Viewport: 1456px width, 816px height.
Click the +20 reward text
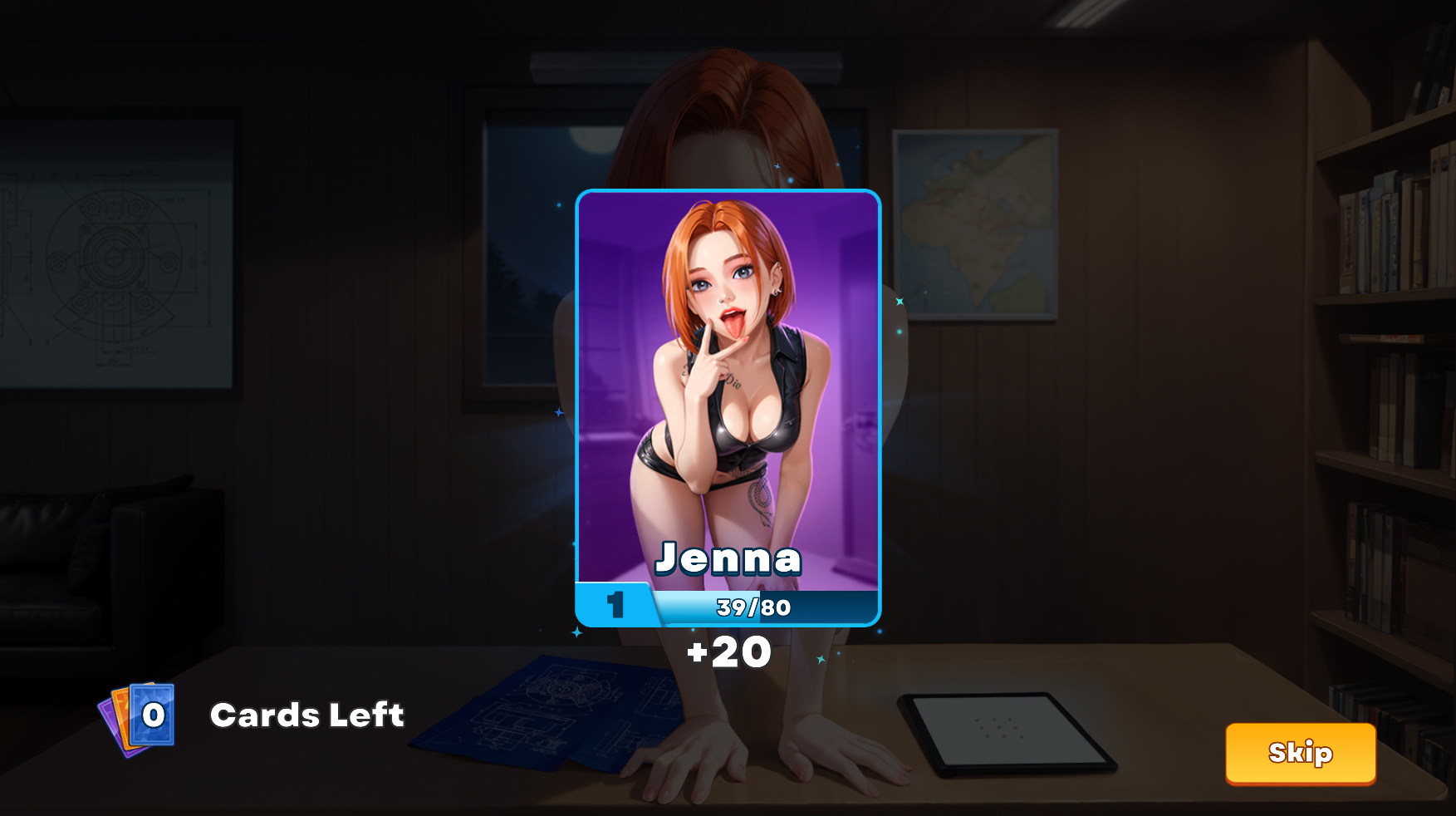tap(727, 653)
